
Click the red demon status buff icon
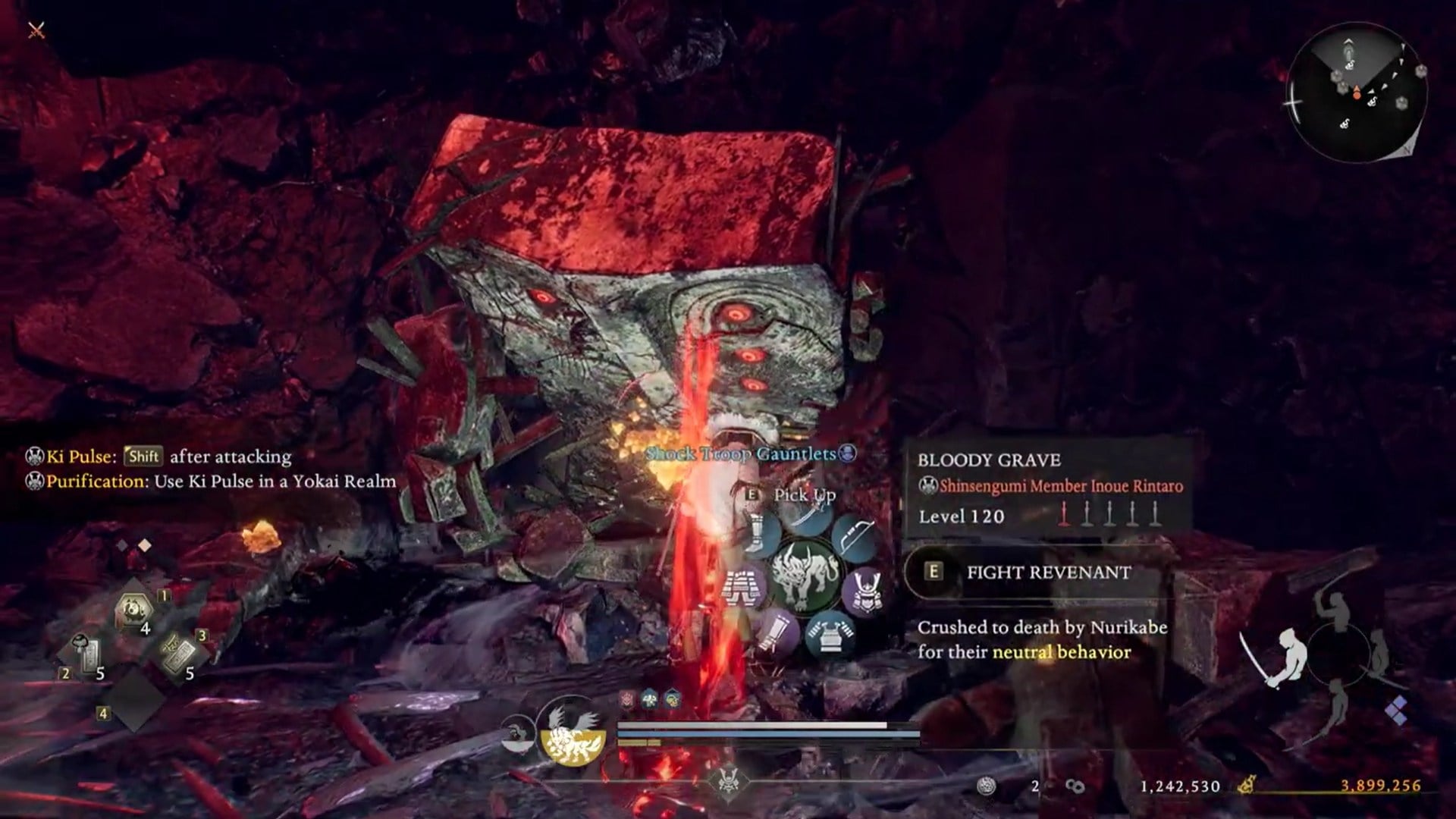click(x=627, y=699)
